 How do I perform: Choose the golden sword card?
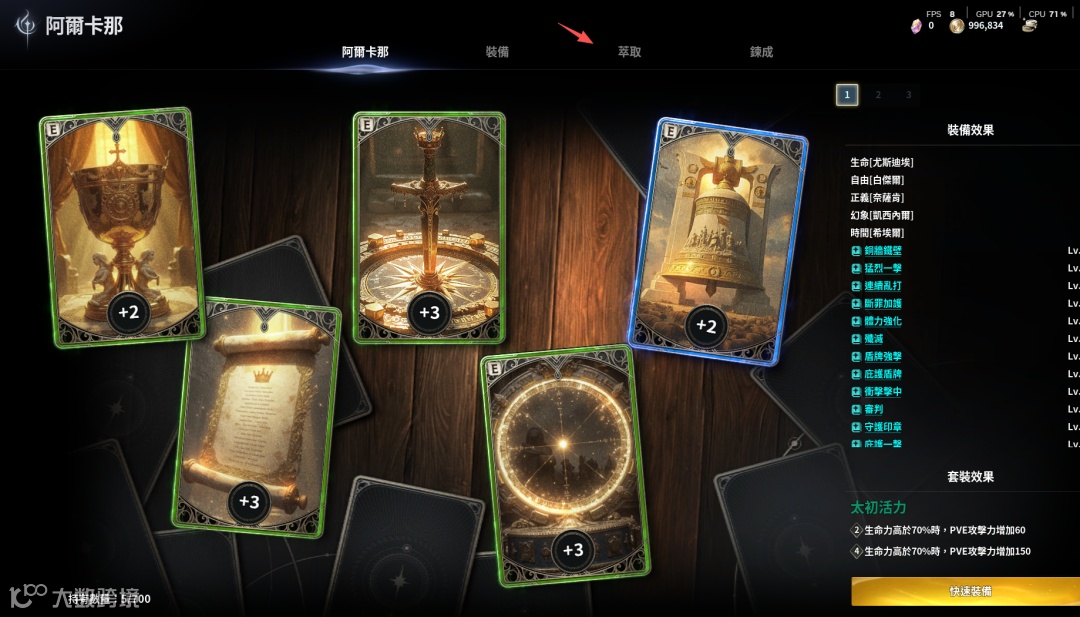point(430,227)
